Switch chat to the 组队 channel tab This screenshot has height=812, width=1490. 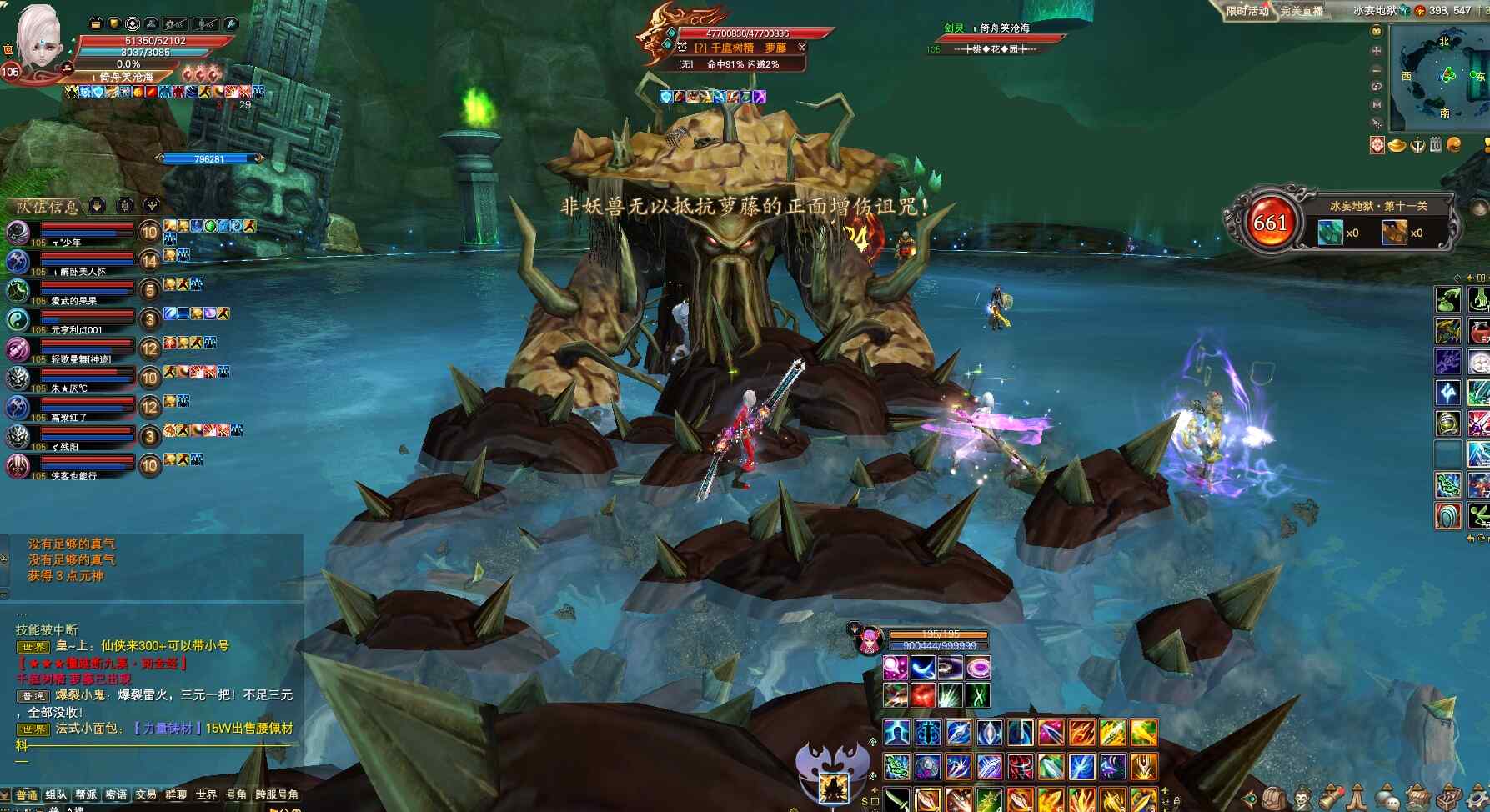(x=56, y=795)
